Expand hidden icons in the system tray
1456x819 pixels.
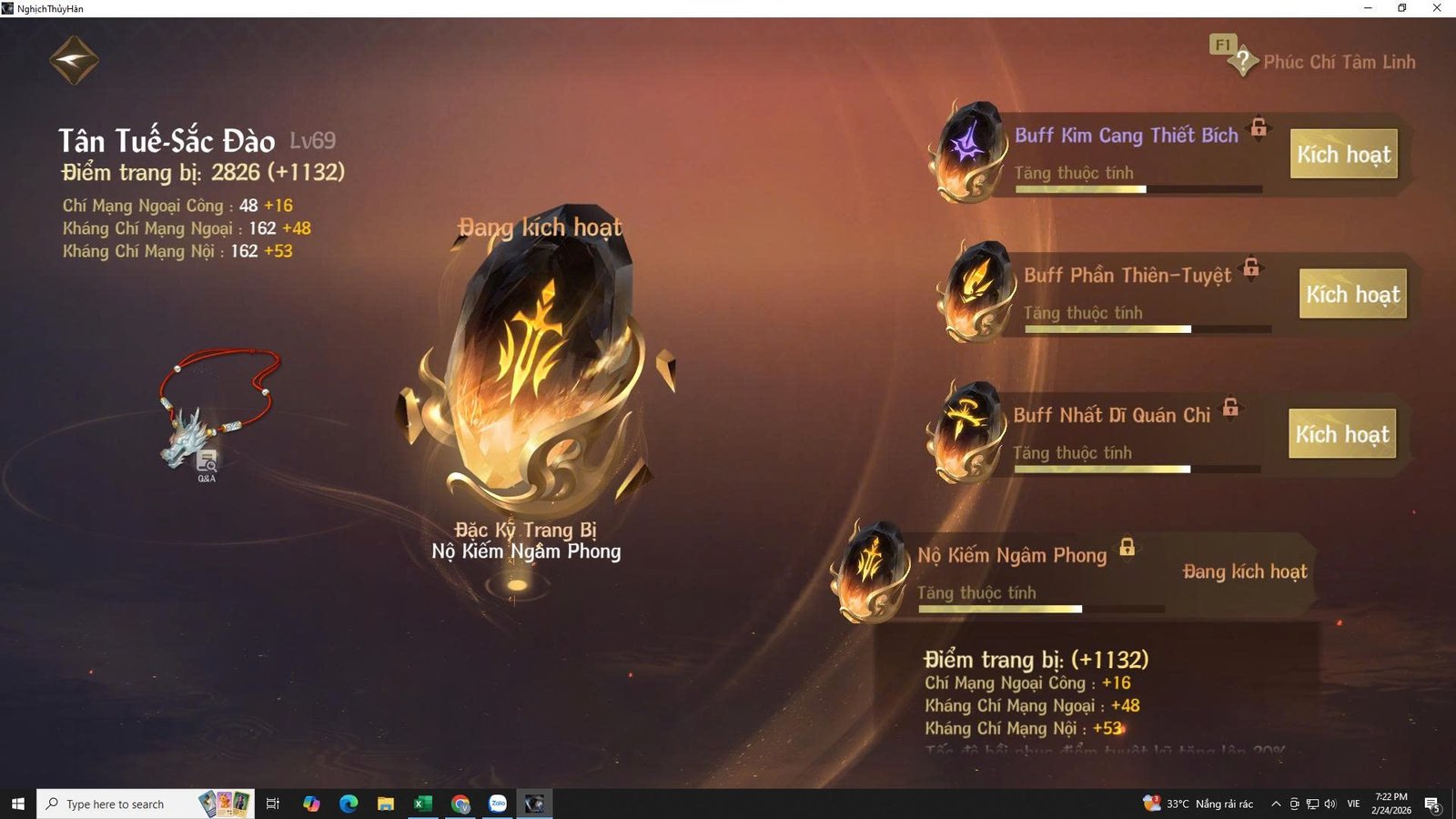(1276, 804)
